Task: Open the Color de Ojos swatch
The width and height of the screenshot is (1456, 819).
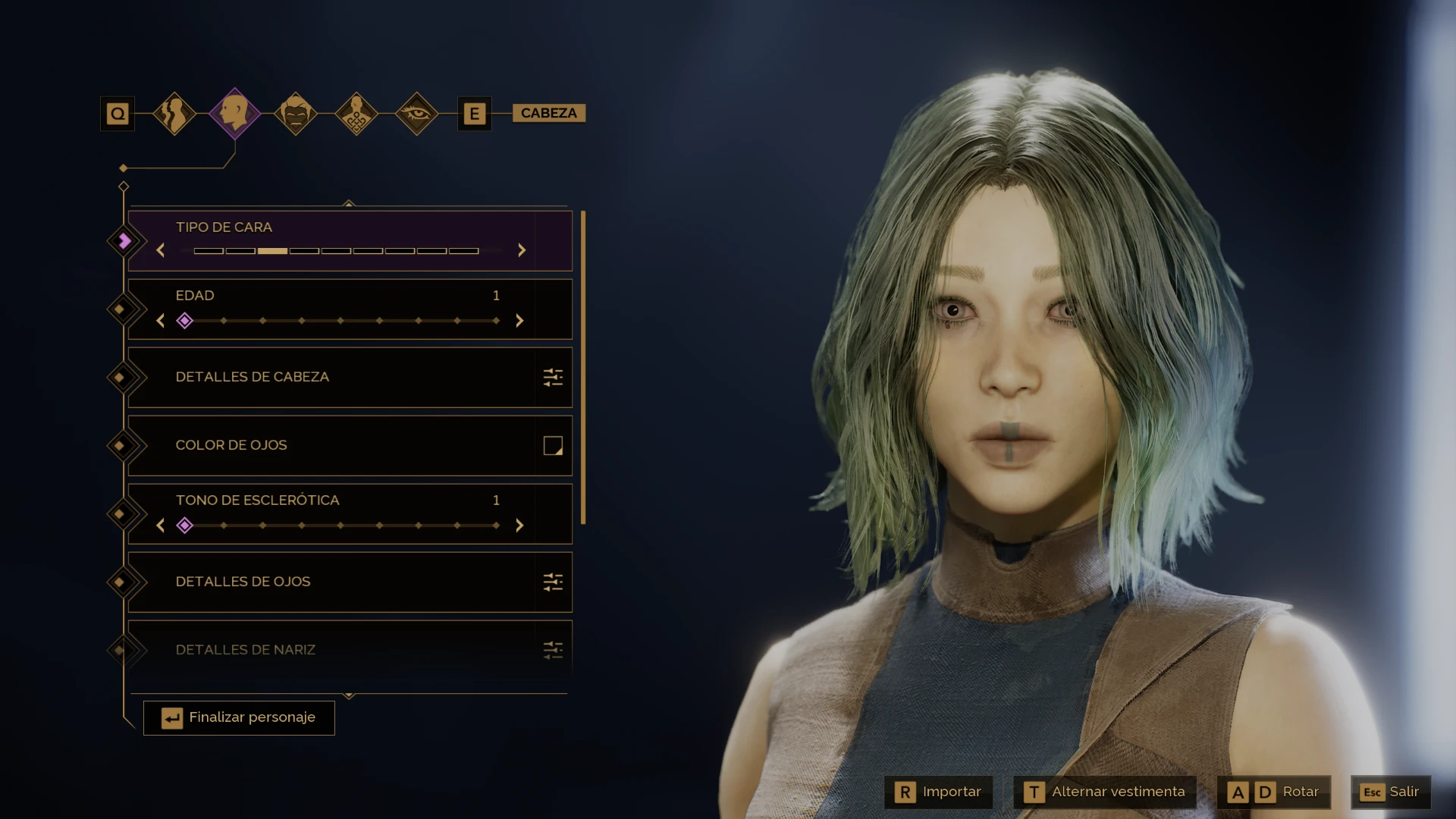Action: click(553, 445)
